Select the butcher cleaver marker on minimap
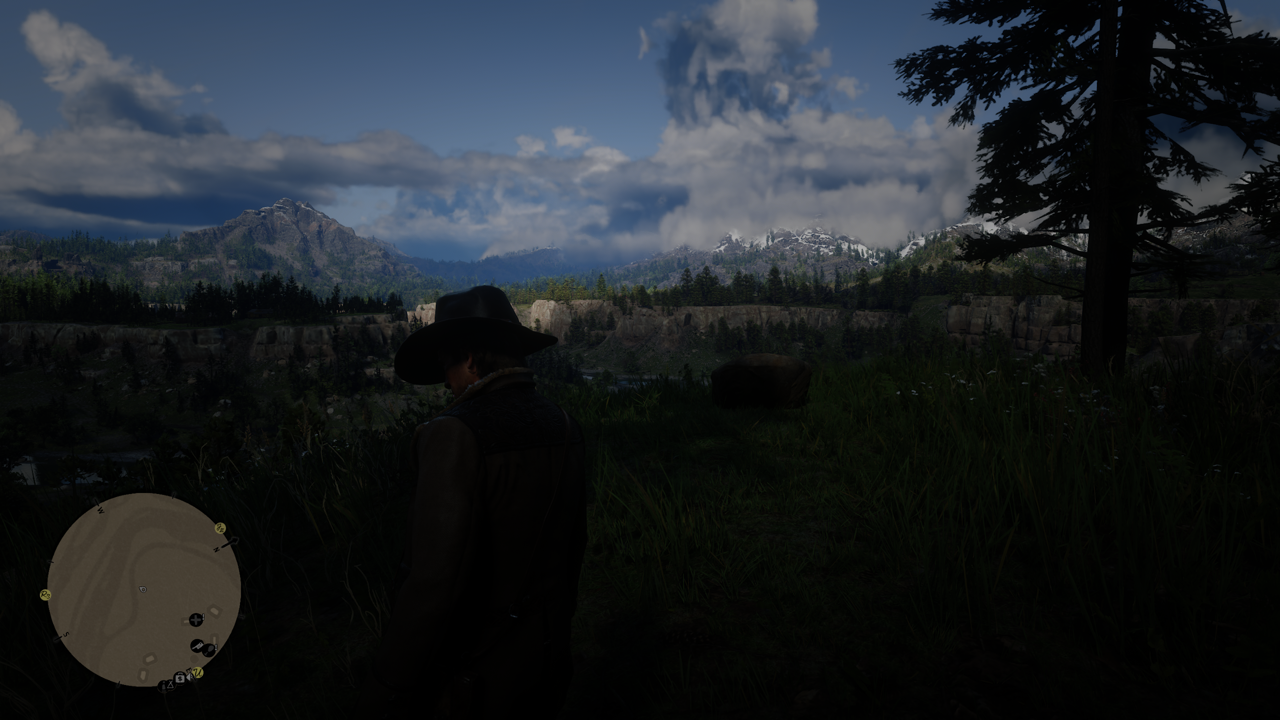 coord(197,645)
